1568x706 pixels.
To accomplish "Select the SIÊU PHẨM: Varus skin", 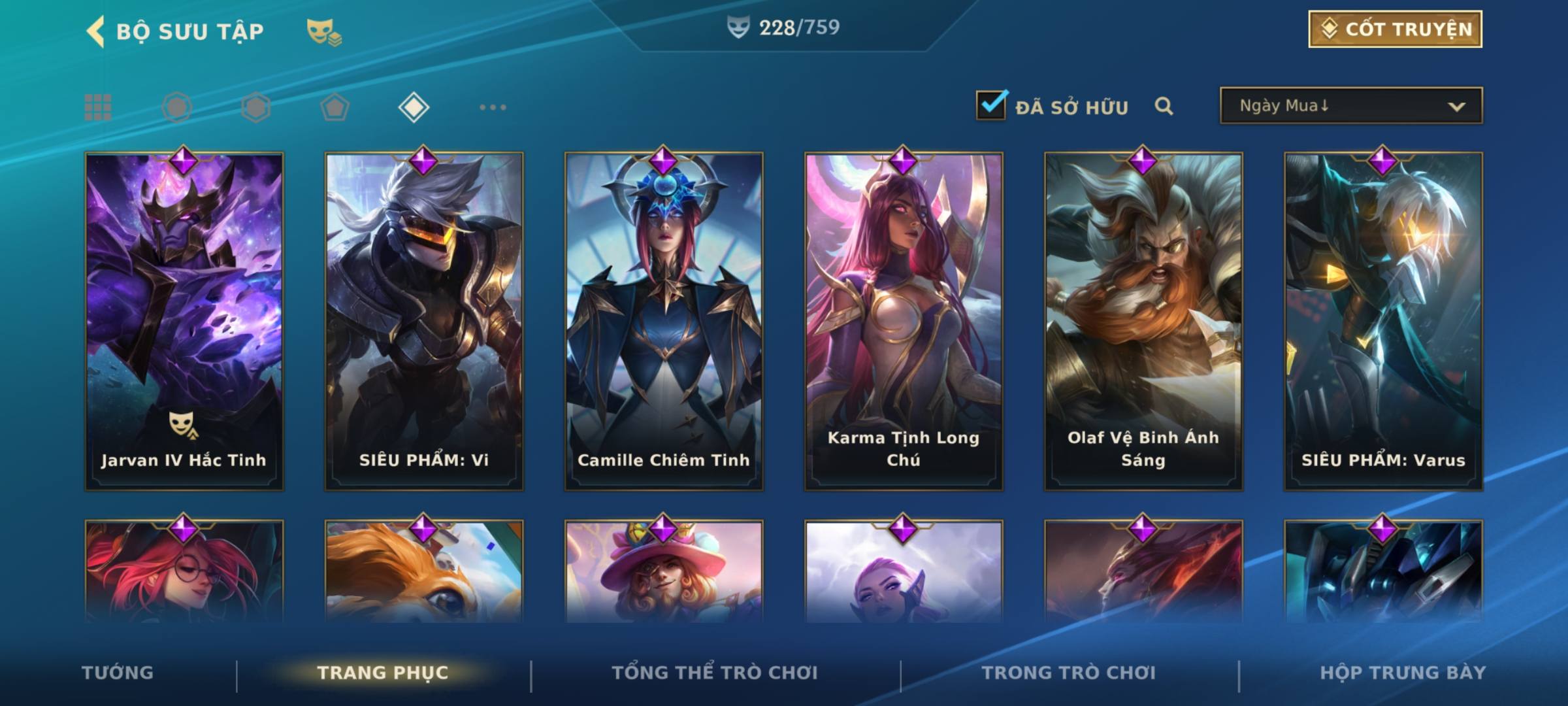I will pyautogui.click(x=1383, y=320).
